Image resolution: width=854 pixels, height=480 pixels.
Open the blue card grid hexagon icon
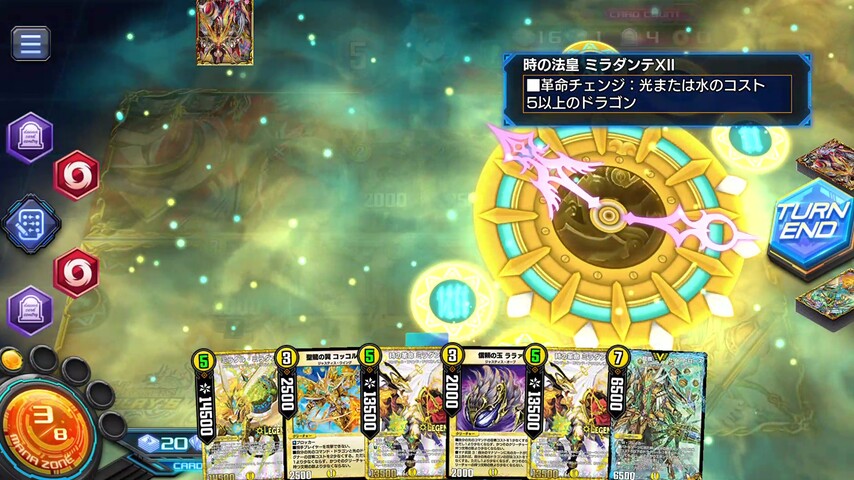31,222
